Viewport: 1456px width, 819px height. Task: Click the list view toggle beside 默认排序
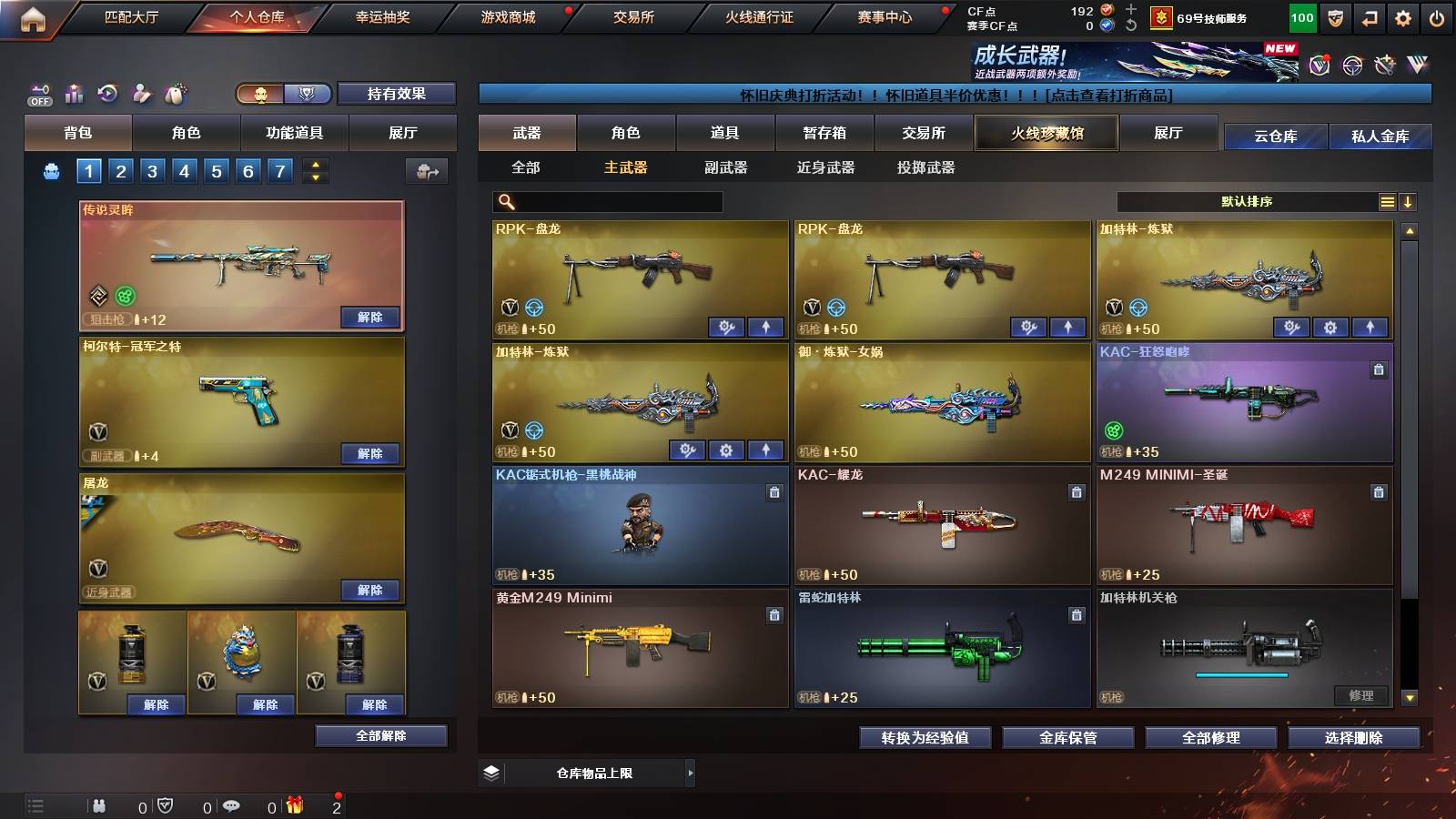1387,201
